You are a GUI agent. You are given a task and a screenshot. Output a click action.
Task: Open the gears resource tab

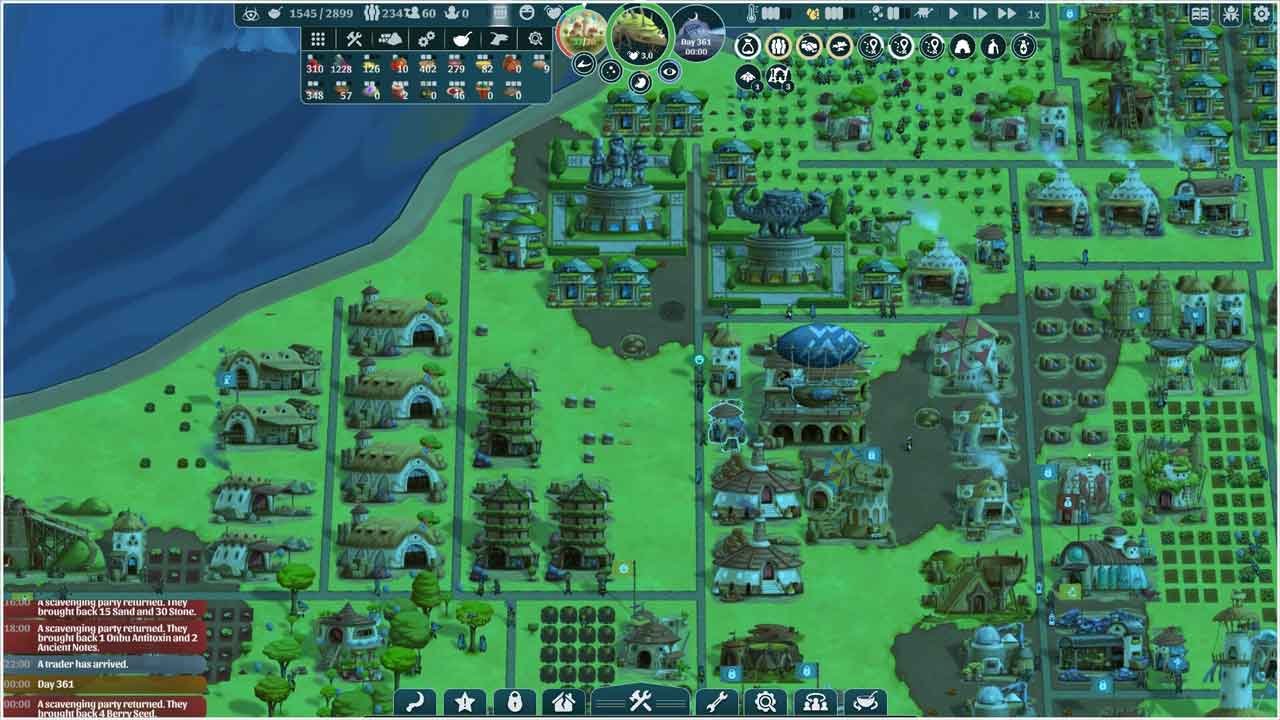tap(427, 39)
